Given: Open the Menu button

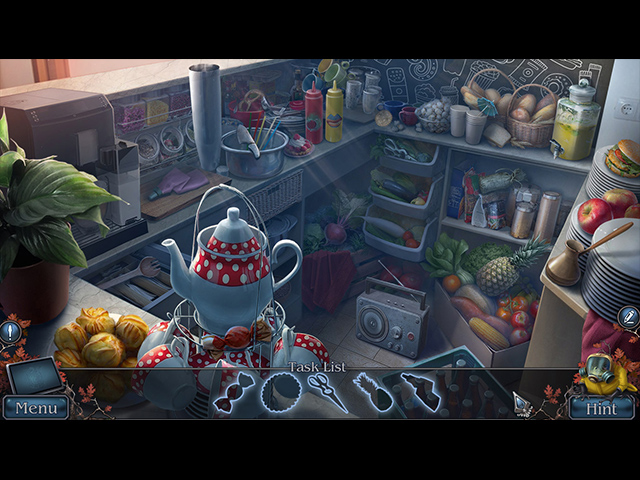Looking at the screenshot, I should click(x=36, y=407).
